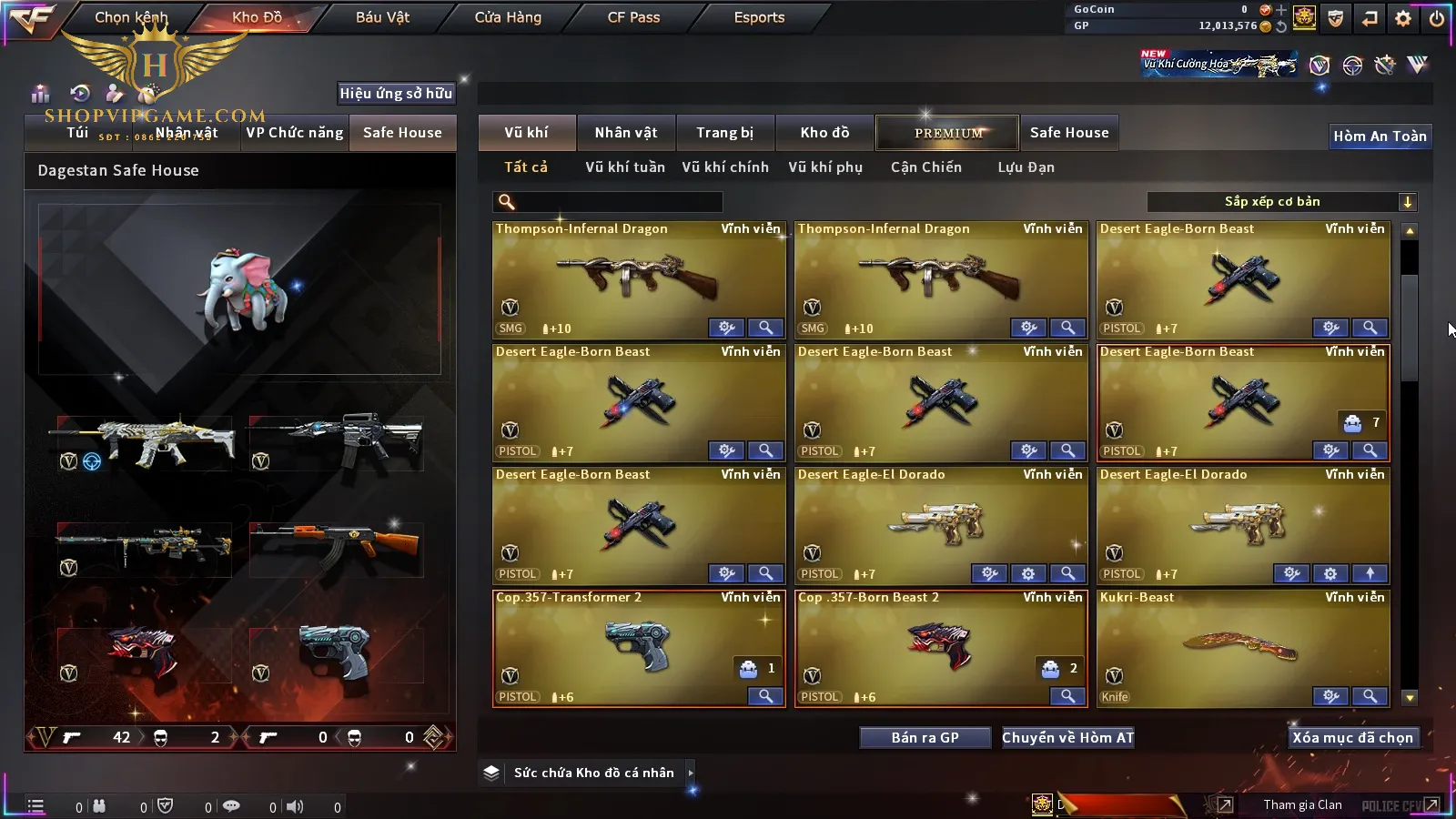This screenshot has height=819, width=1456.
Task: Open the CF Pass page
Action: (633, 17)
